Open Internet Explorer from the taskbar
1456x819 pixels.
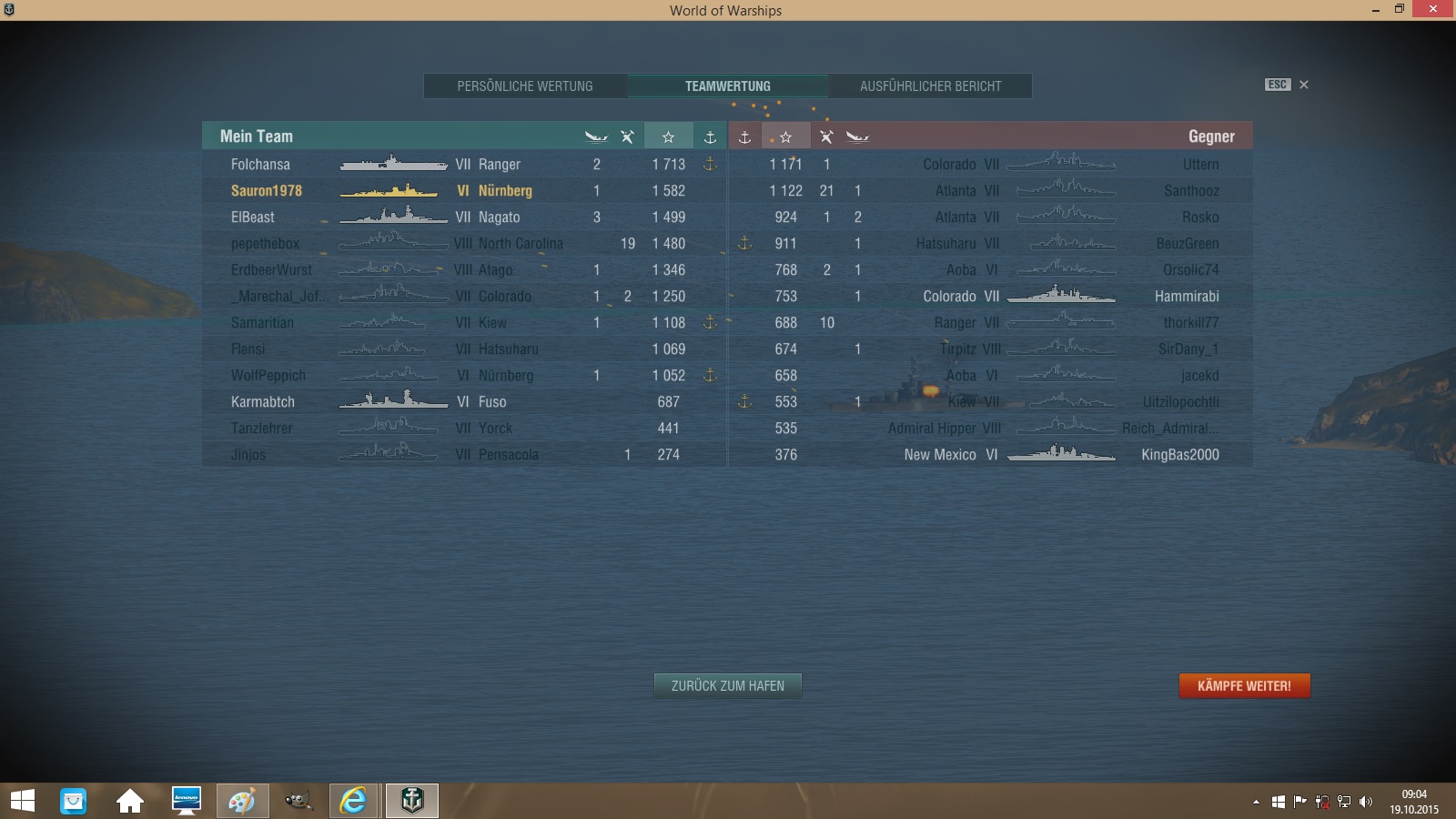pos(353,801)
